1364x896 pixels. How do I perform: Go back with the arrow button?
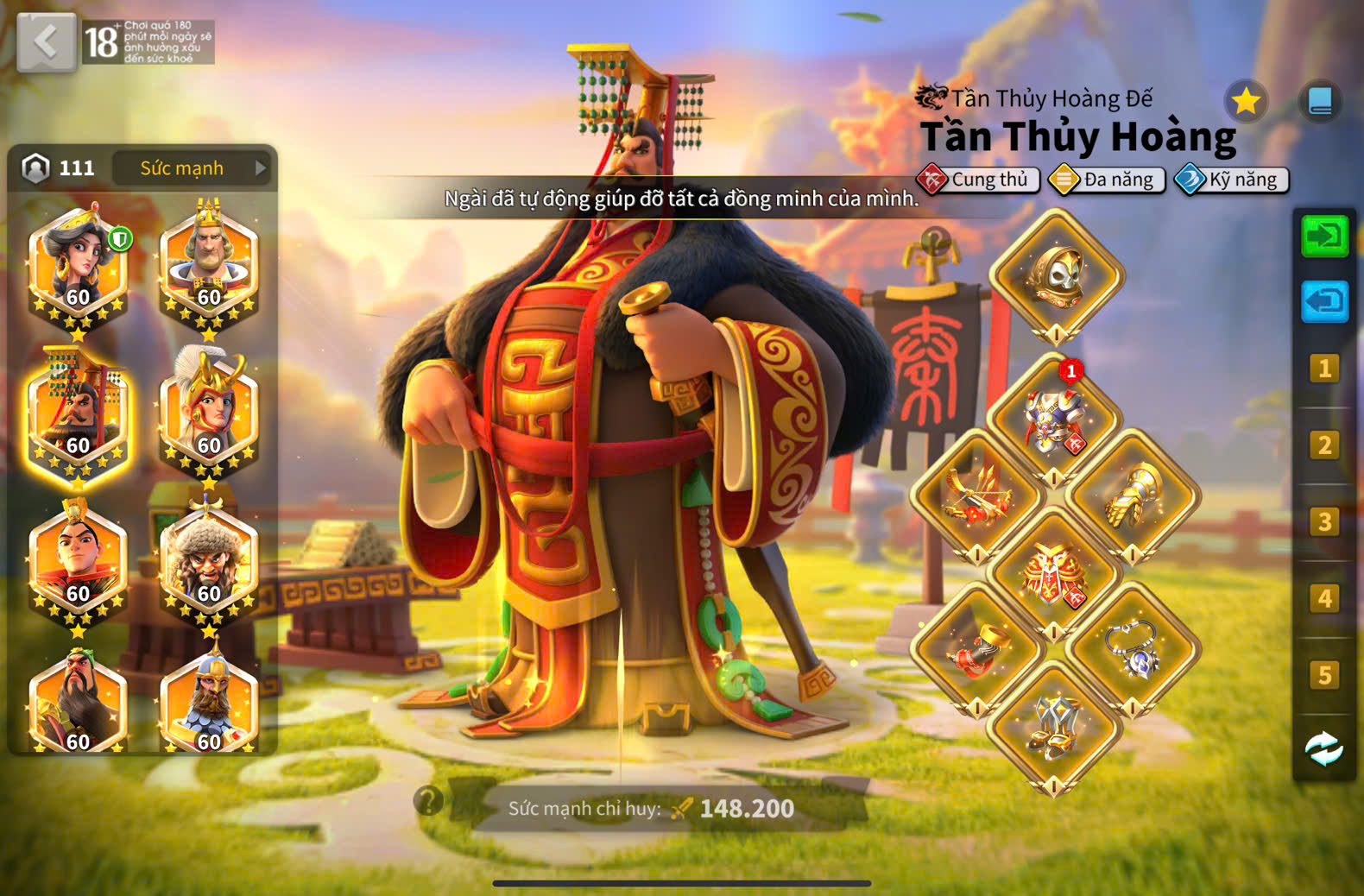pos(46,41)
